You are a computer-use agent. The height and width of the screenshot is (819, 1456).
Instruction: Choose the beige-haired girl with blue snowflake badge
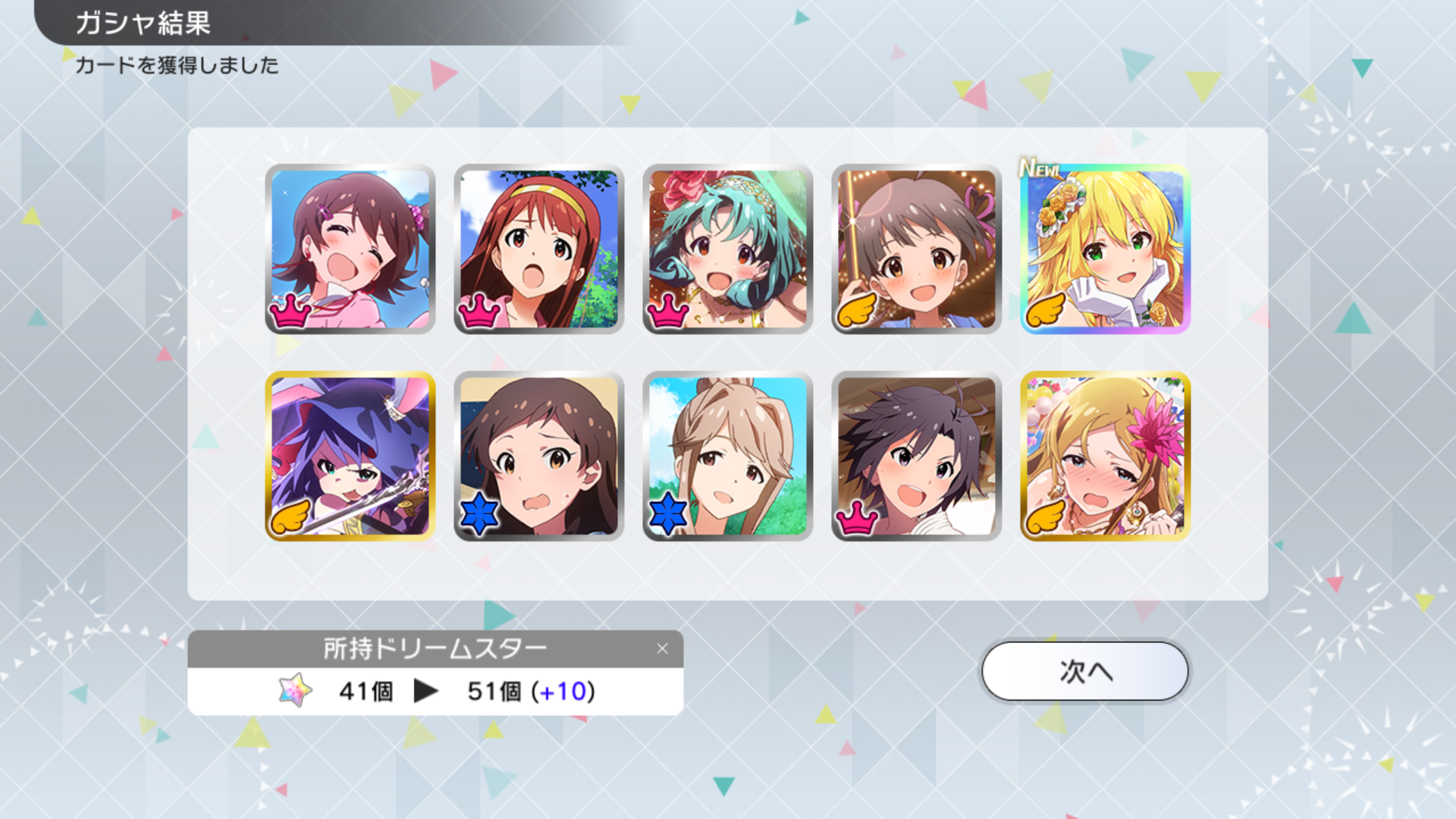(x=727, y=456)
